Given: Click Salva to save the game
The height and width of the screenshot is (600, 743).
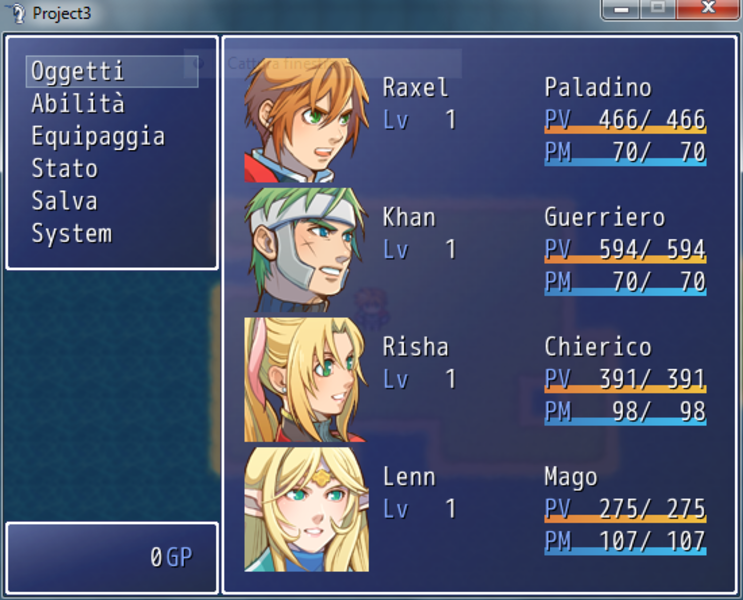Looking at the screenshot, I should tap(65, 201).
